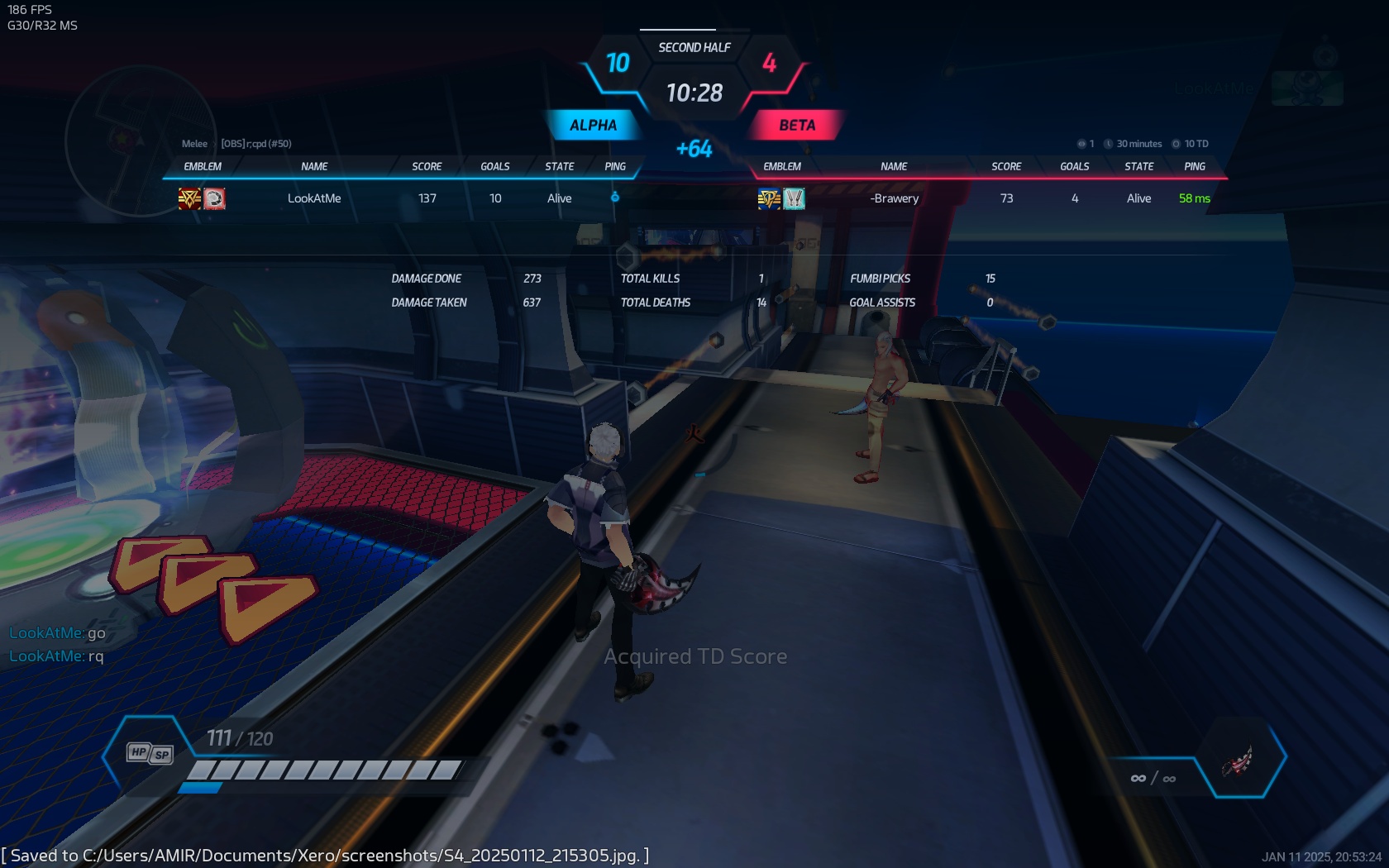Click the chat message "LookAtMe: rq"

[56, 656]
